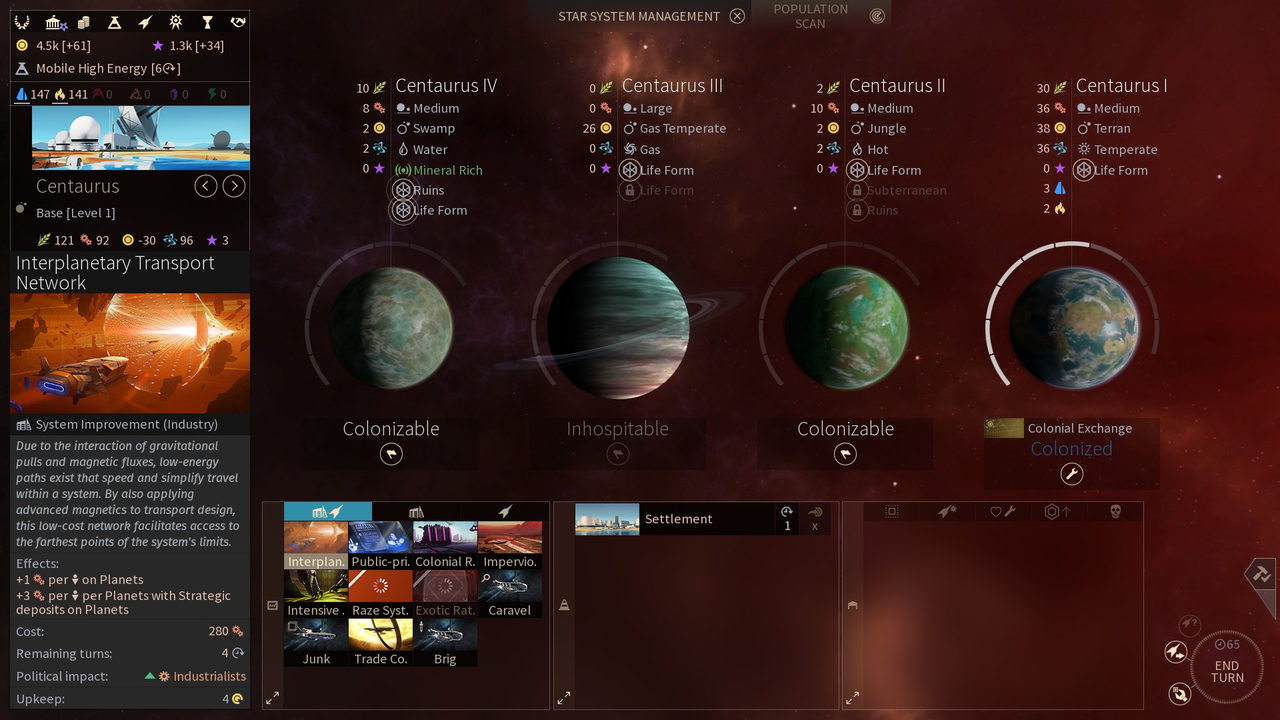Switch to the improvements-only construction tab
Screen dimensions: 1280x720
[x=416, y=512]
